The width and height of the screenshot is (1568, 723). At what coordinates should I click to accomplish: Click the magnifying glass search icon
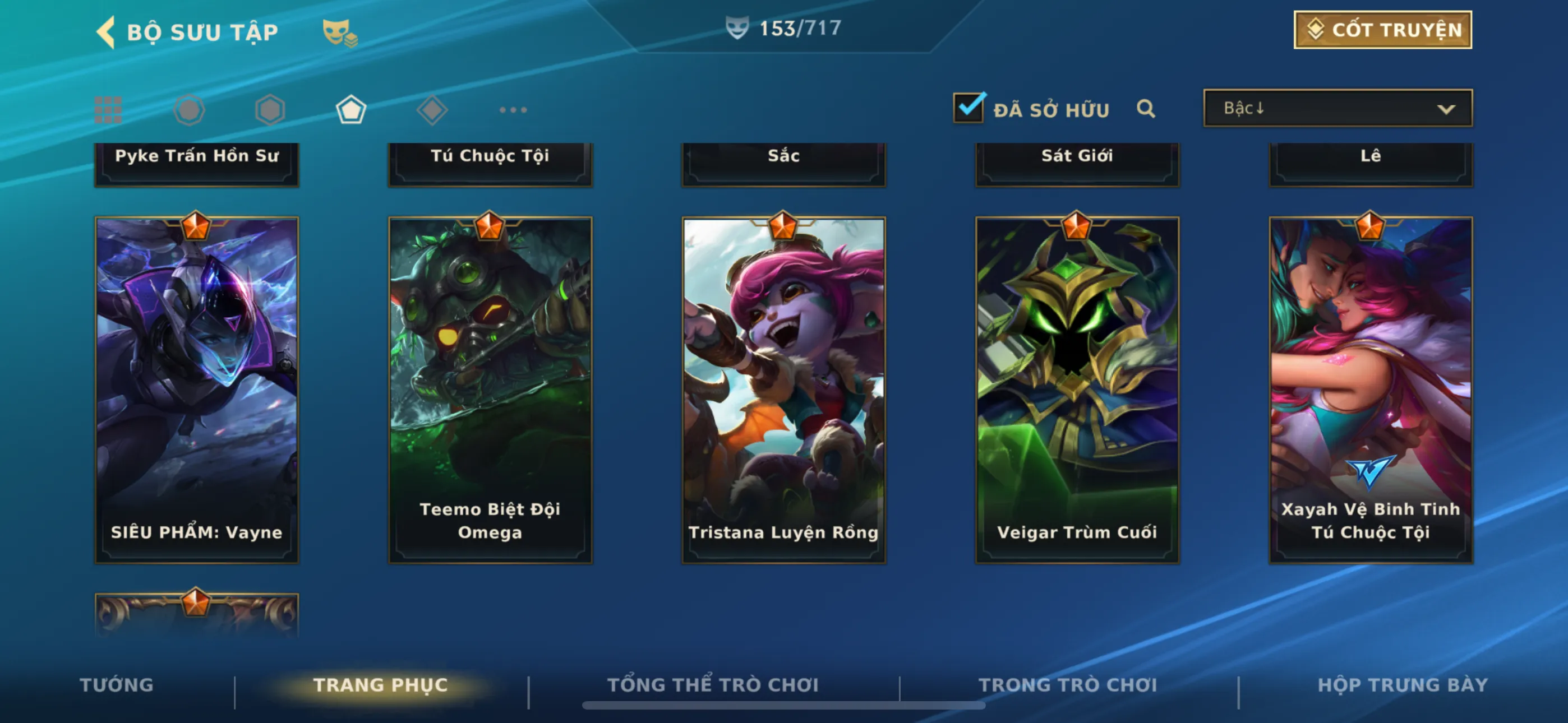[x=1146, y=109]
